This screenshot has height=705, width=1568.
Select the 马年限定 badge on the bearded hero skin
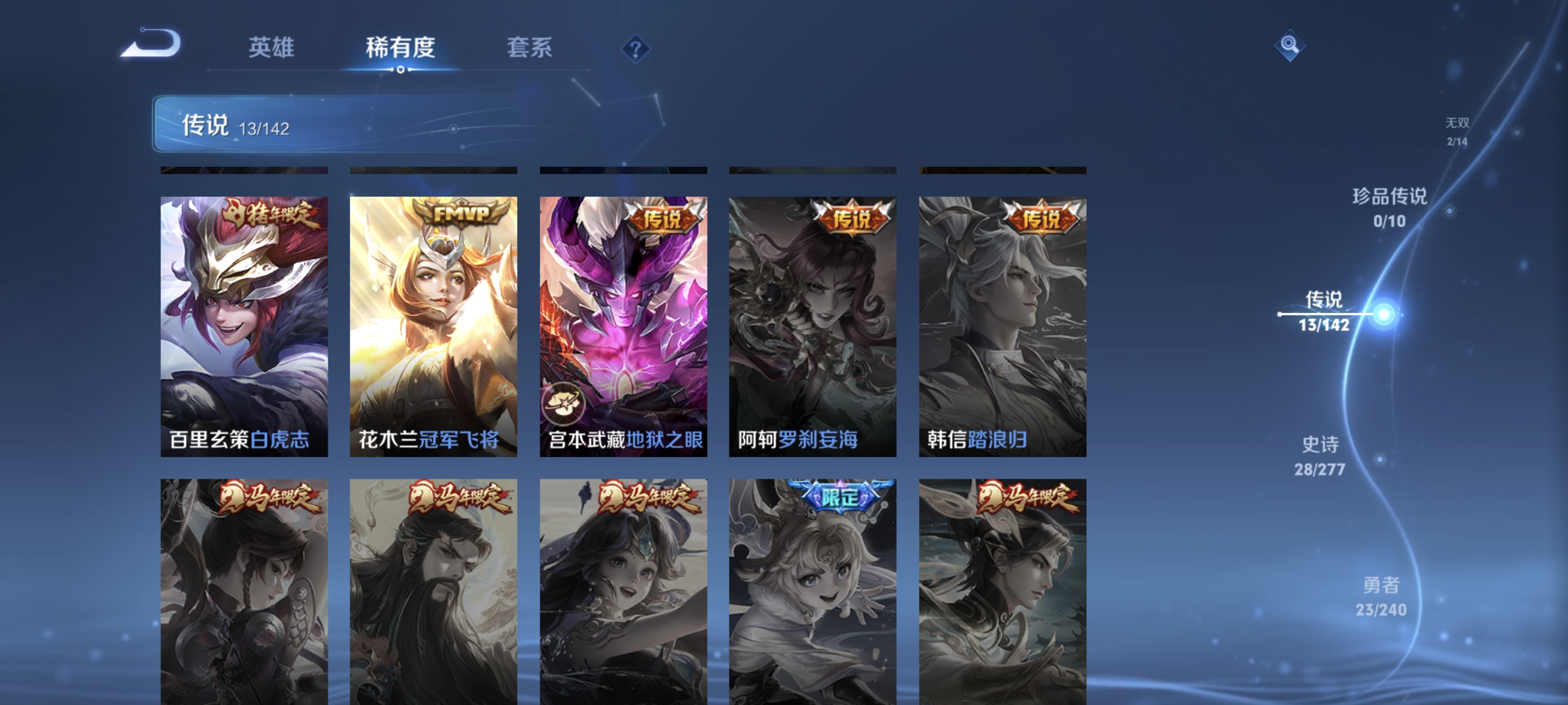(460, 496)
